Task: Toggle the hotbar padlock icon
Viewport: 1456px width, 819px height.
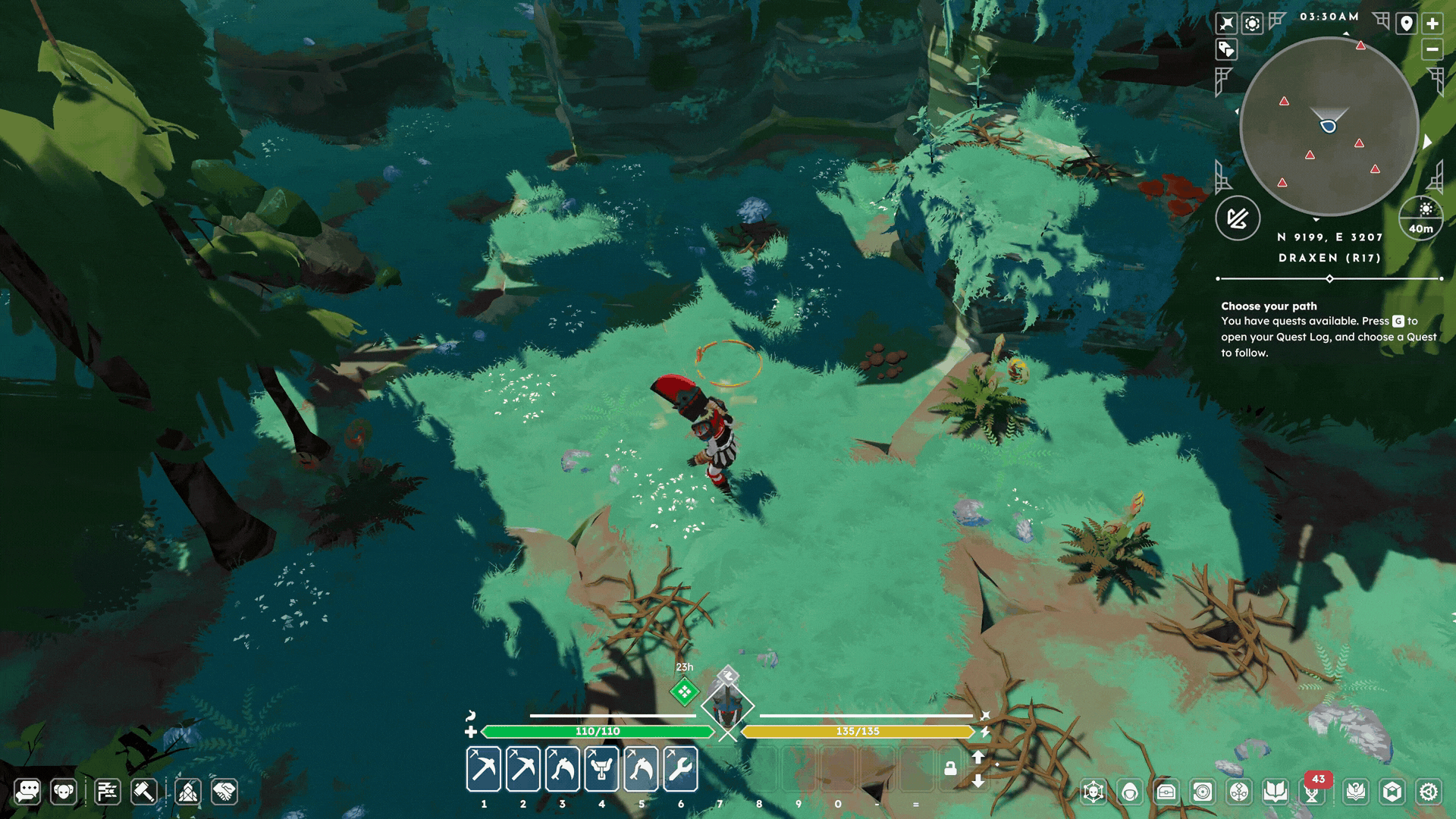Action: coord(949,769)
